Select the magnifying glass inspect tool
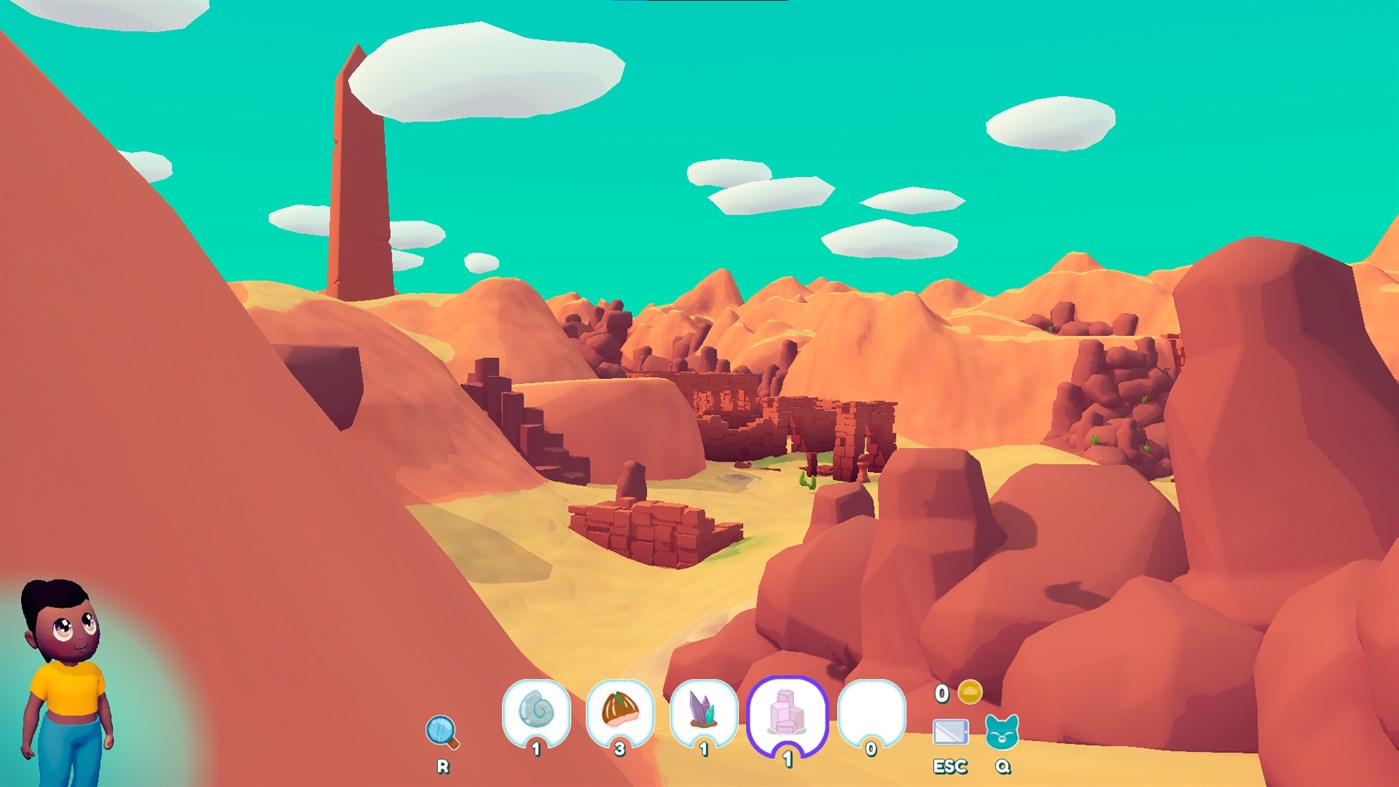This screenshot has width=1399, height=787. 443,732
